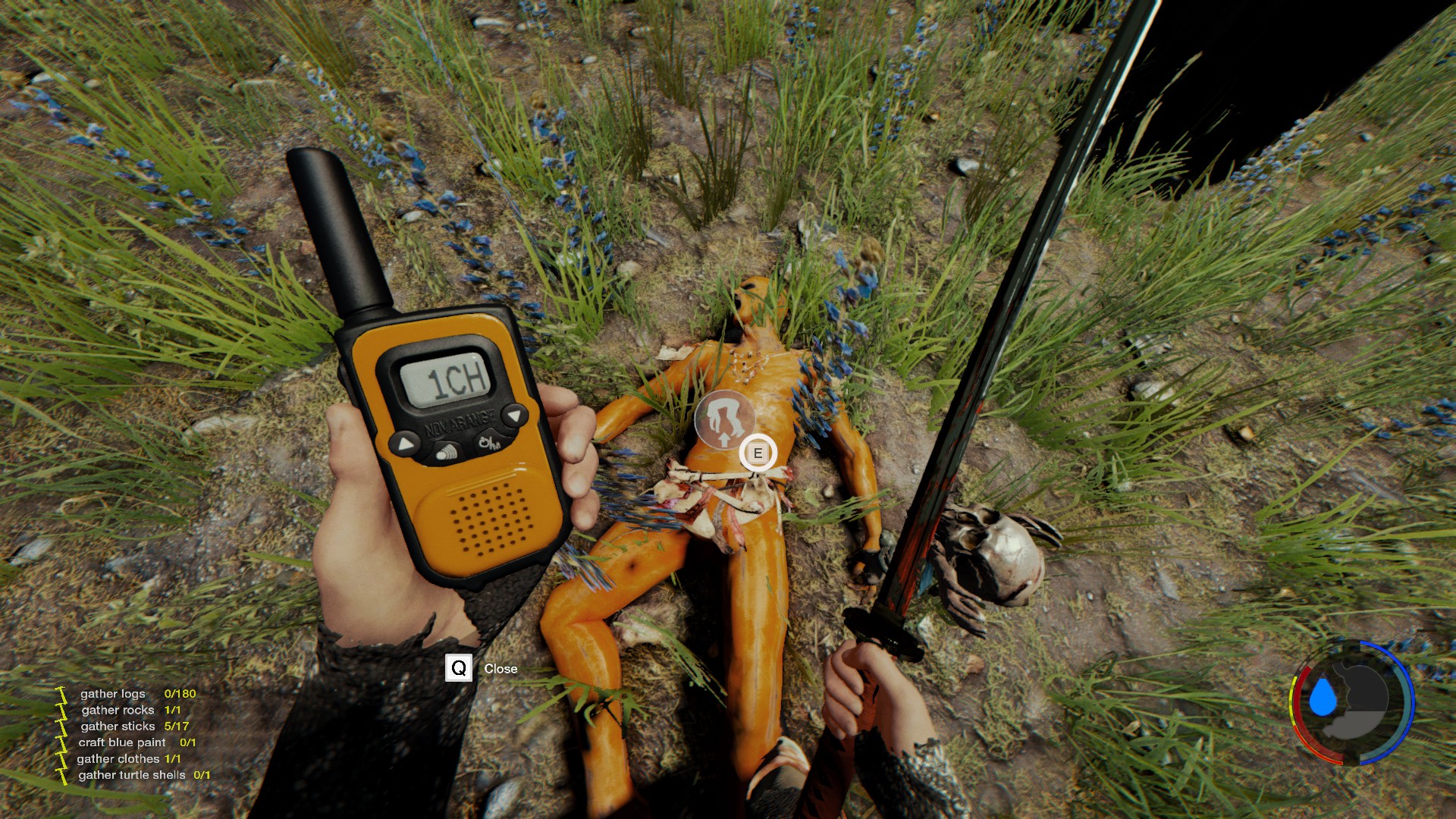Click the pick up body interaction icon

click(725, 419)
